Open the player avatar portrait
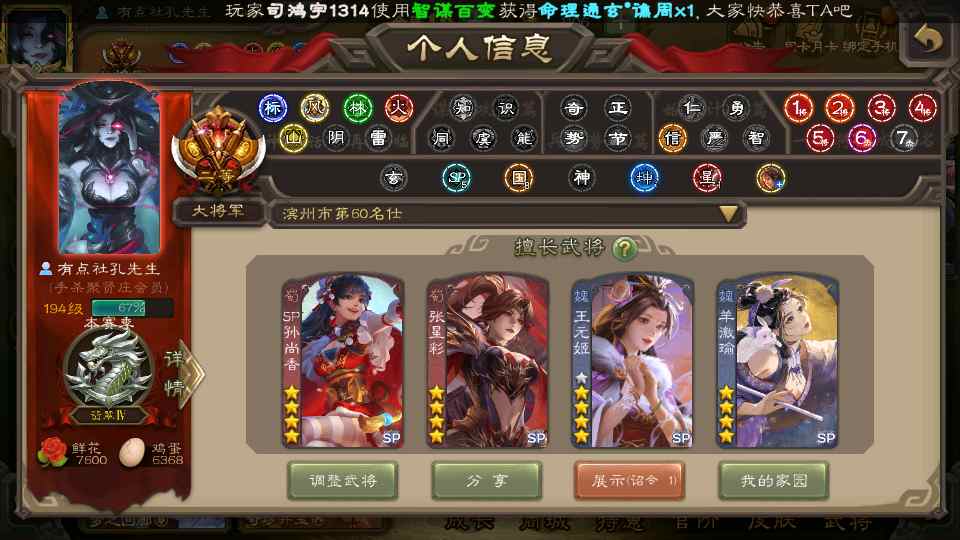The height and width of the screenshot is (540, 960). coord(109,171)
